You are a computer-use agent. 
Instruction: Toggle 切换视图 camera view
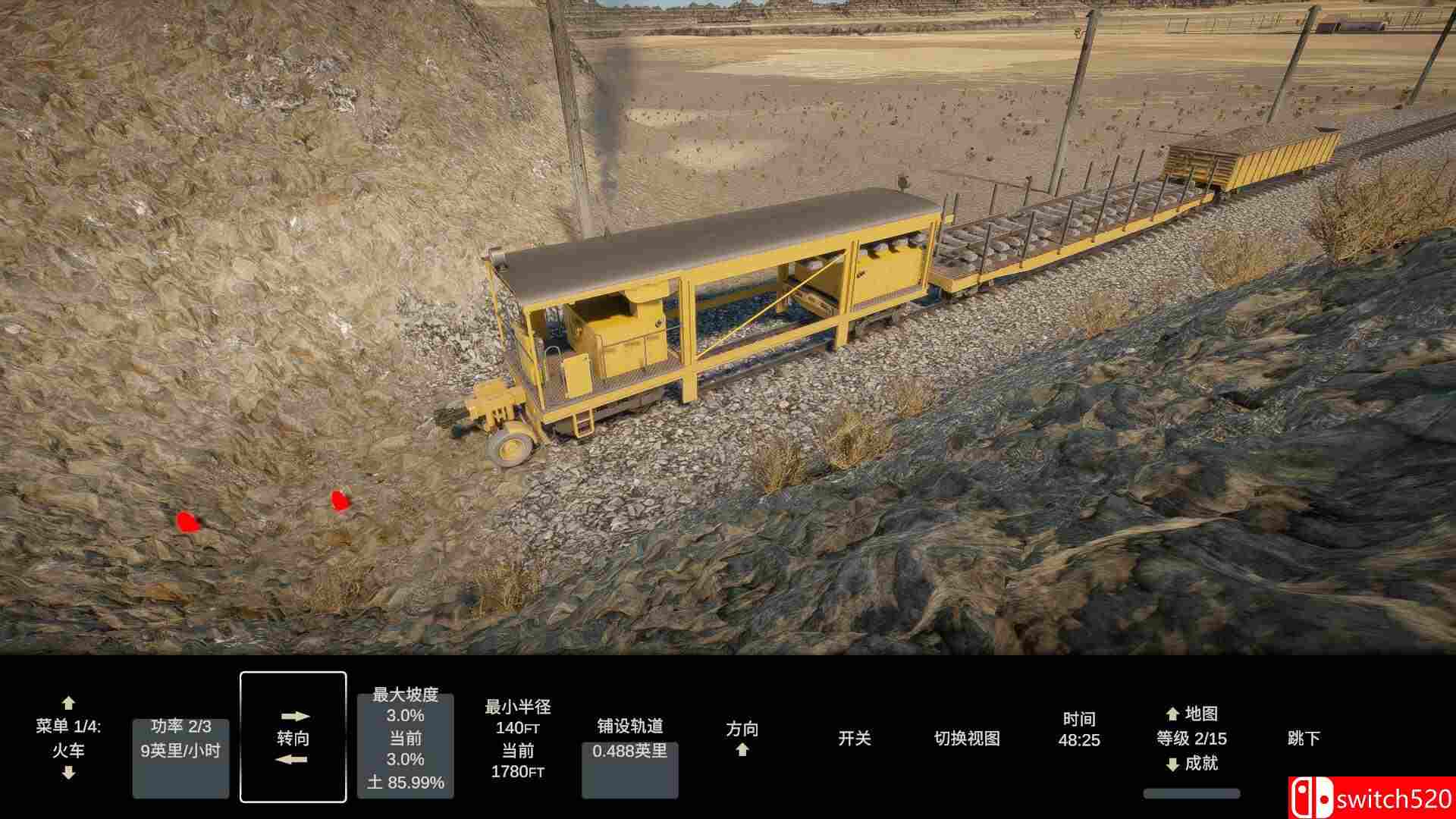click(967, 737)
